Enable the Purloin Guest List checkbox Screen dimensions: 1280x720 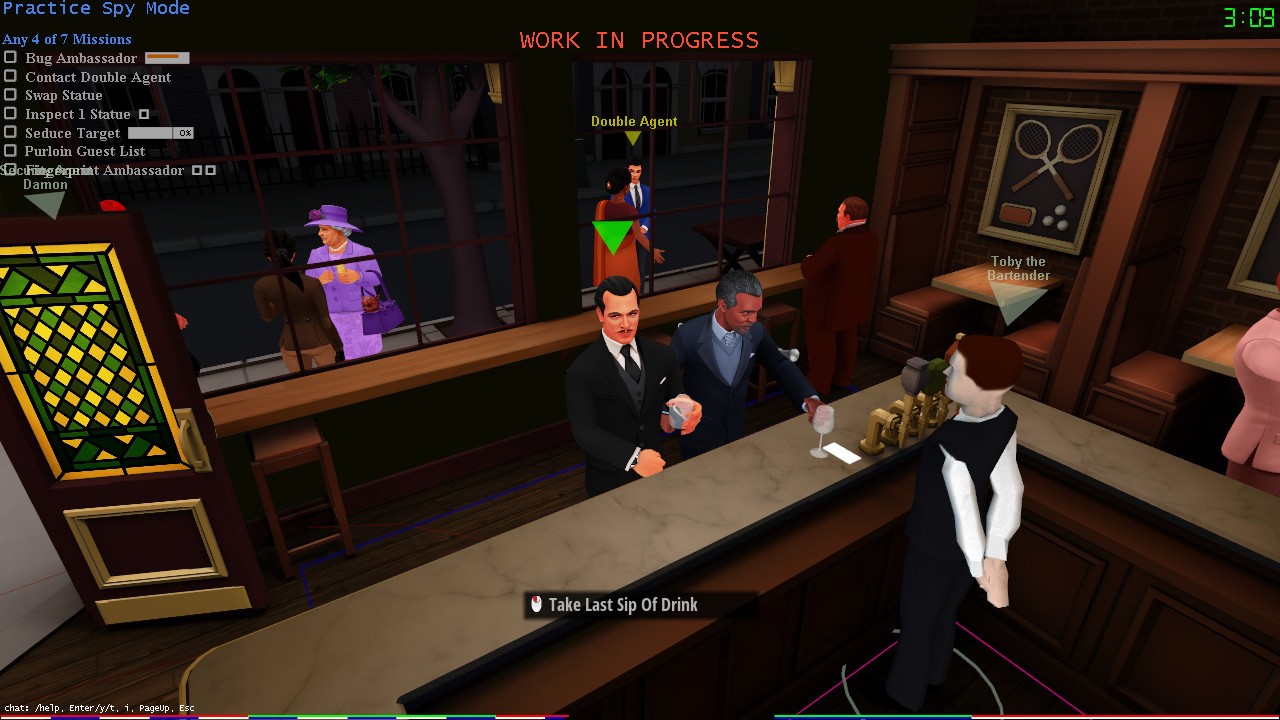click(9, 151)
